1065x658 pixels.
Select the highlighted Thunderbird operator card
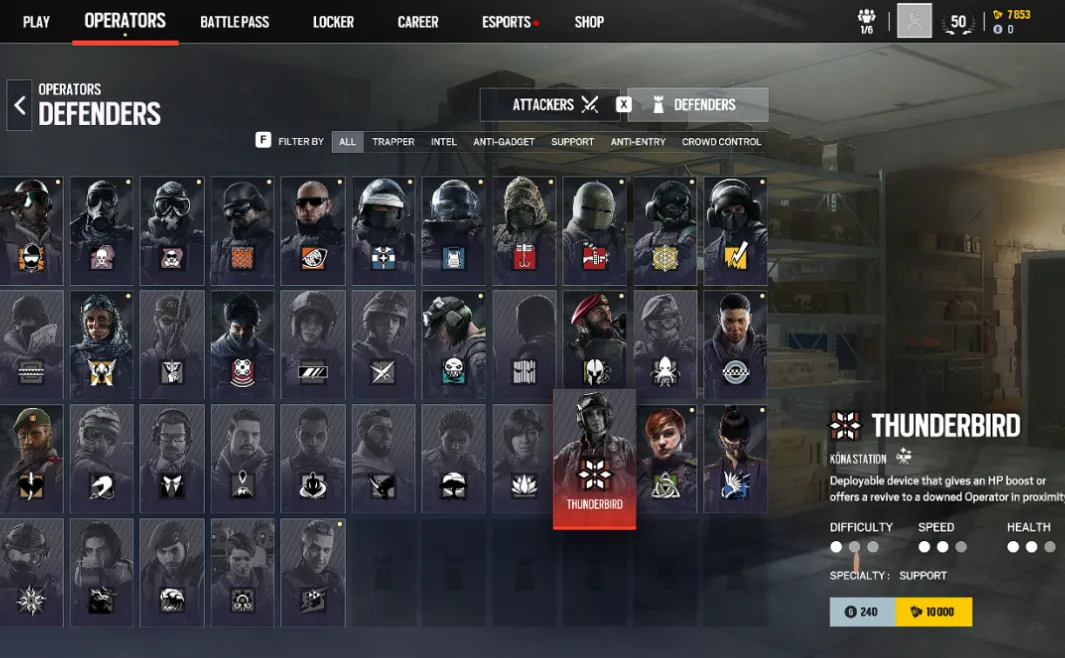point(594,458)
